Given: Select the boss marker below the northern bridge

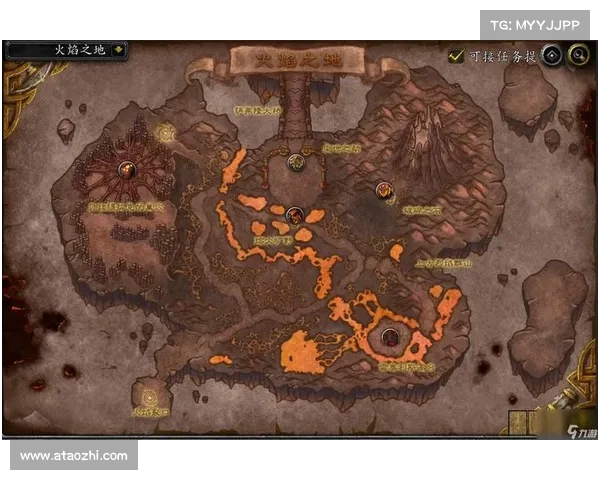Looking at the screenshot, I should pyautogui.click(x=295, y=161).
